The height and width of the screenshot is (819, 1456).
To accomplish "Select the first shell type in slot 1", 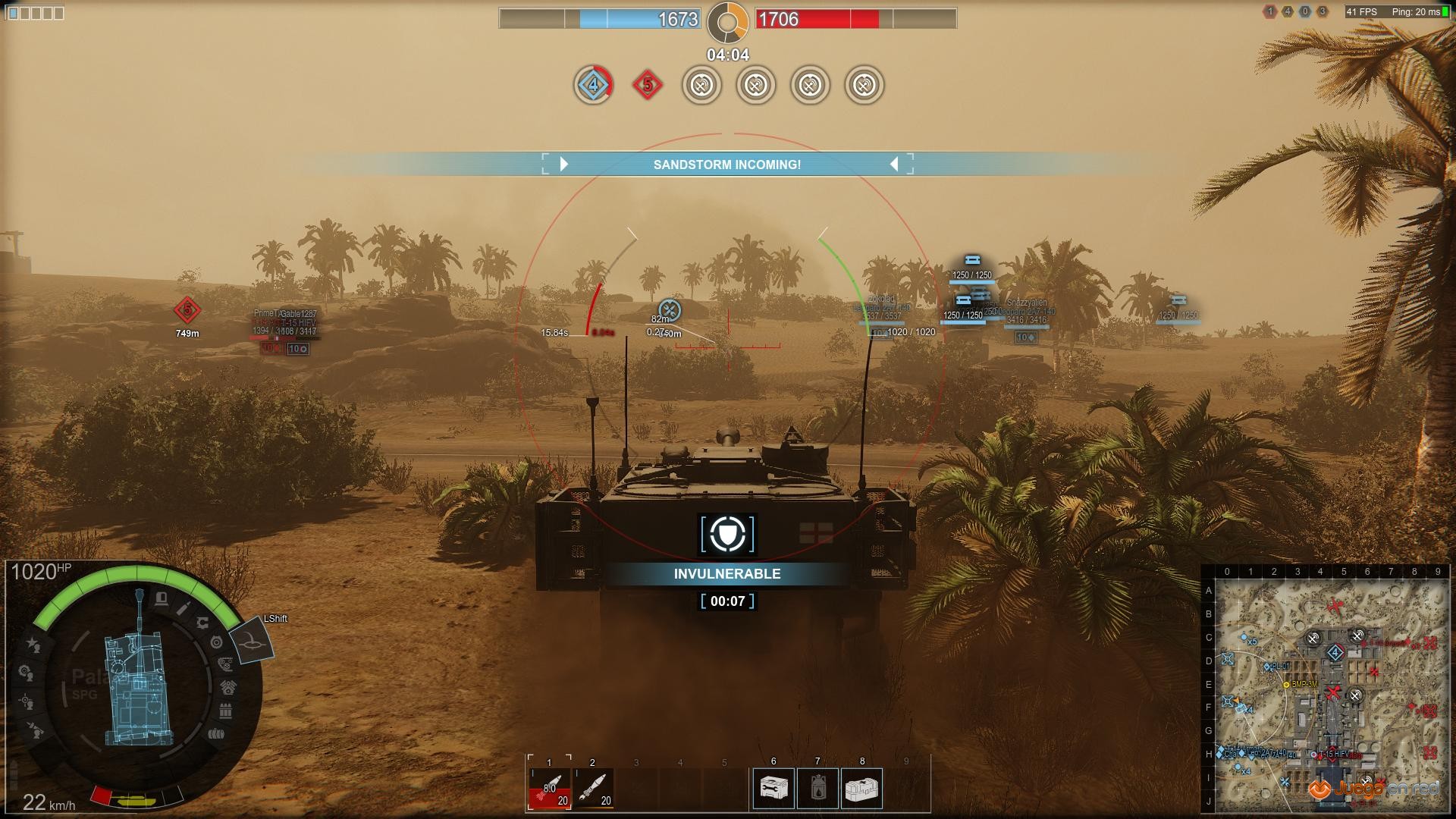I will coord(550,789).
